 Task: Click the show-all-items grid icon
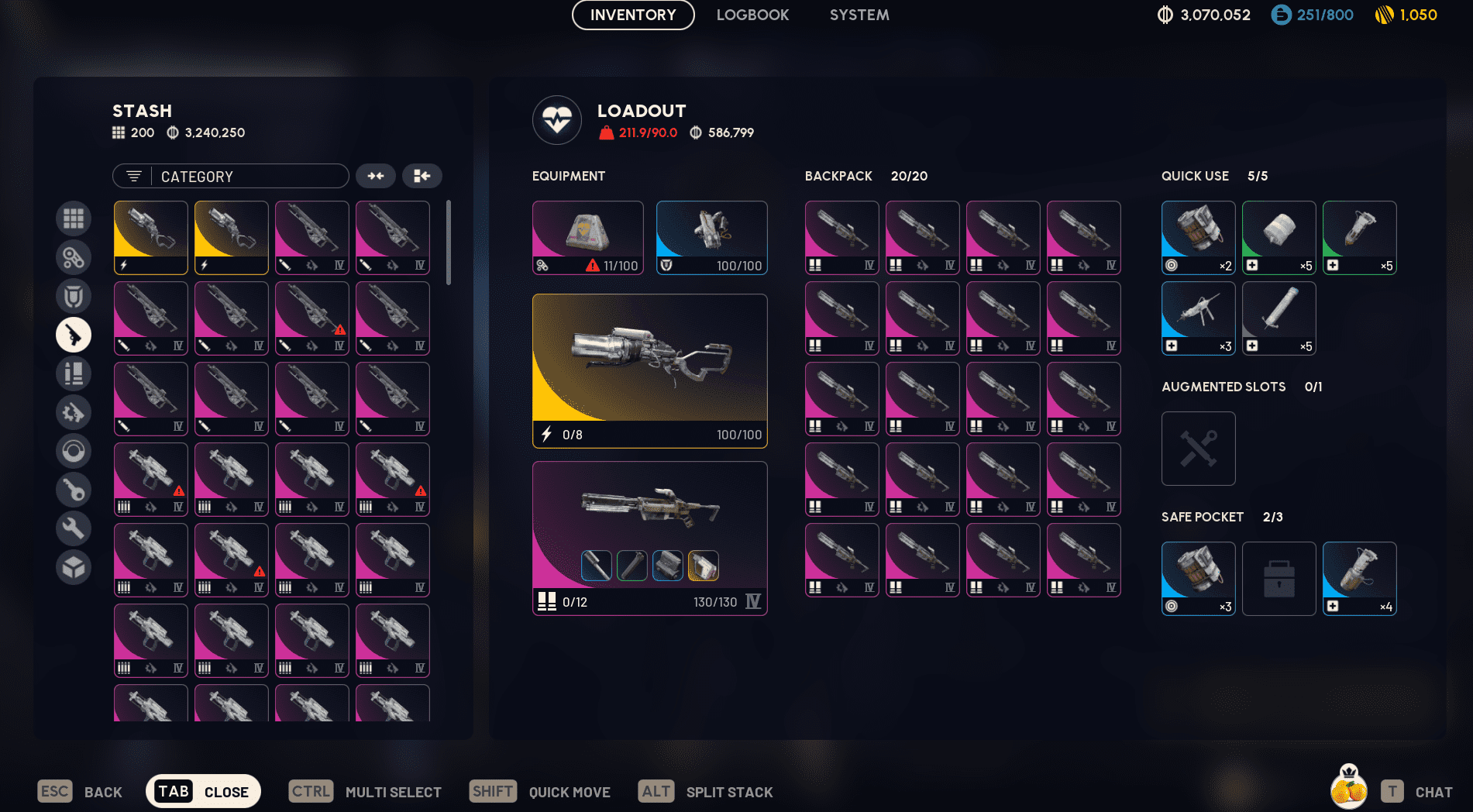[x=74, y=218]
